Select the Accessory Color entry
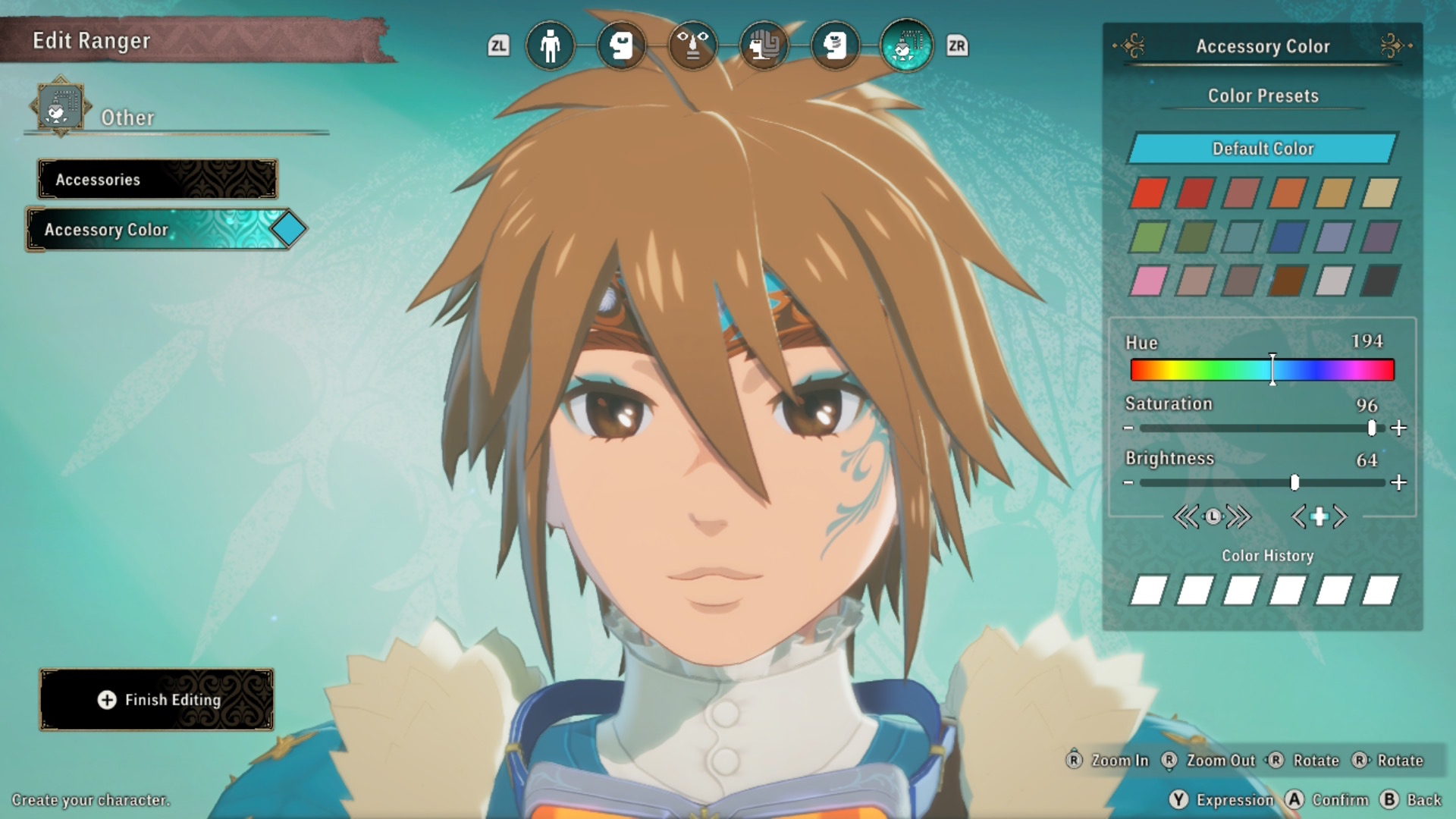Screen dimensions: 1456x819 [x=158, y=229]
